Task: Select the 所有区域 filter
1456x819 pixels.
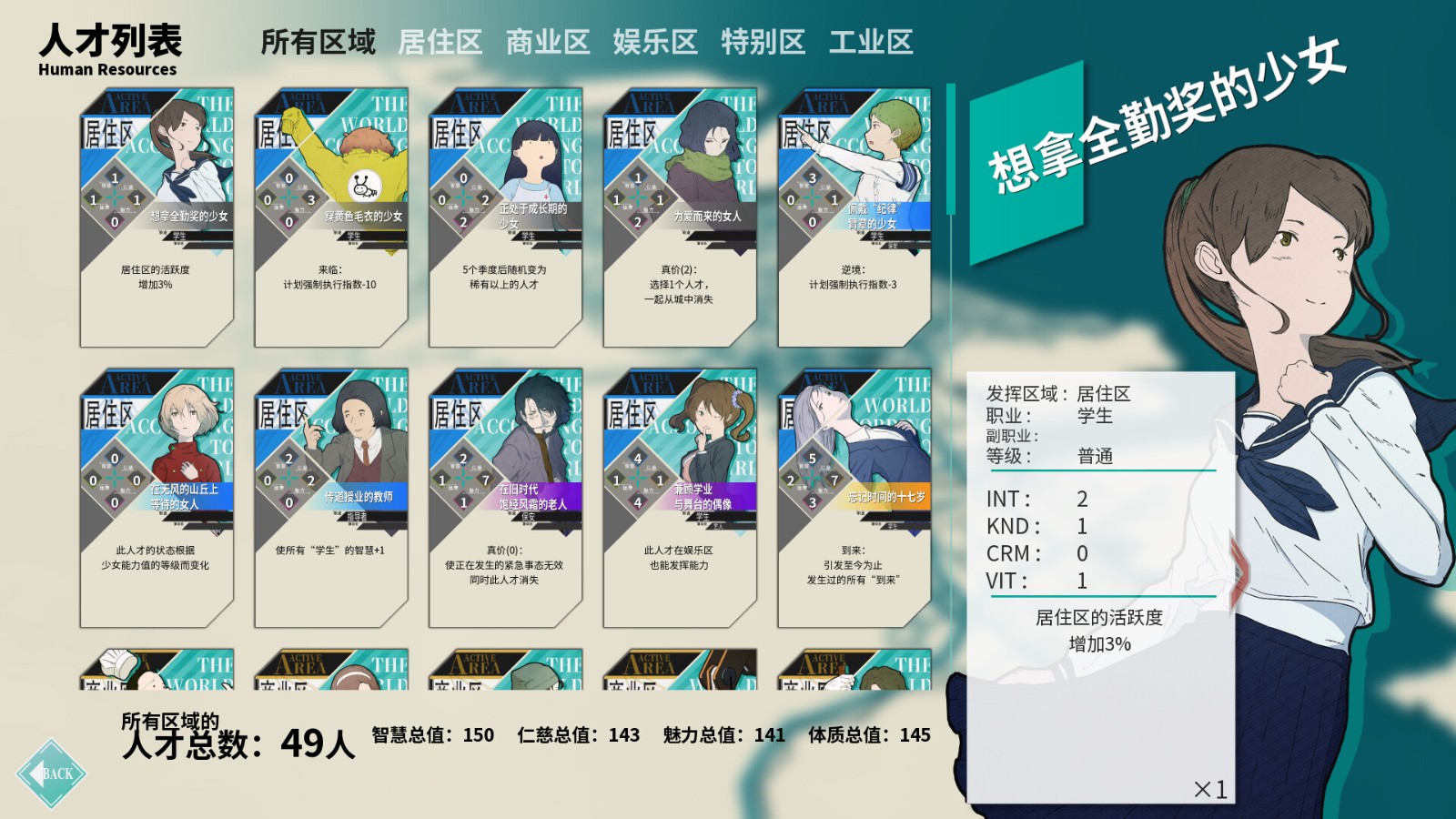Action: tap(319, 41)
